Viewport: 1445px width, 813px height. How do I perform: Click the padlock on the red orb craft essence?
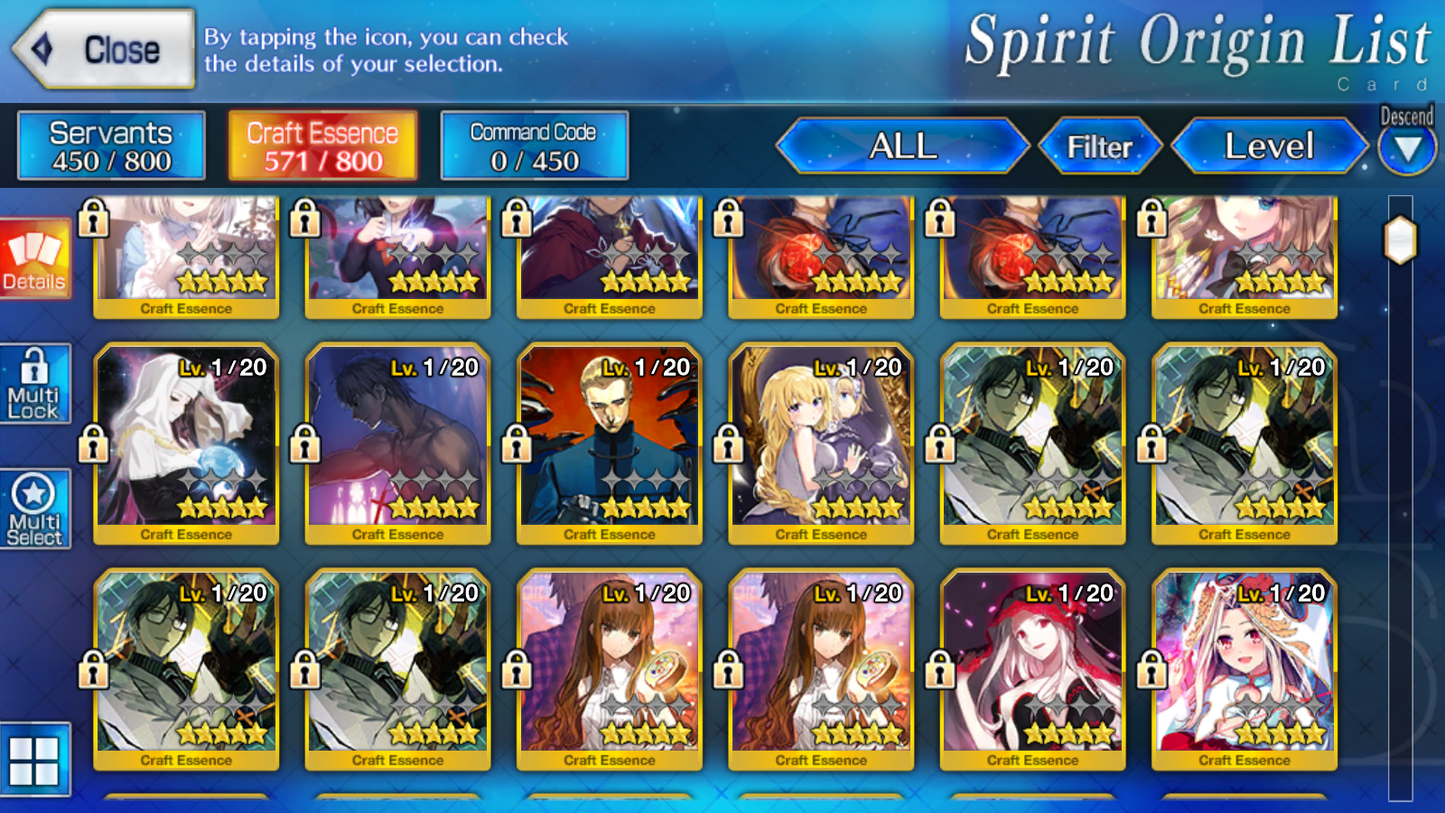(729, 219)
